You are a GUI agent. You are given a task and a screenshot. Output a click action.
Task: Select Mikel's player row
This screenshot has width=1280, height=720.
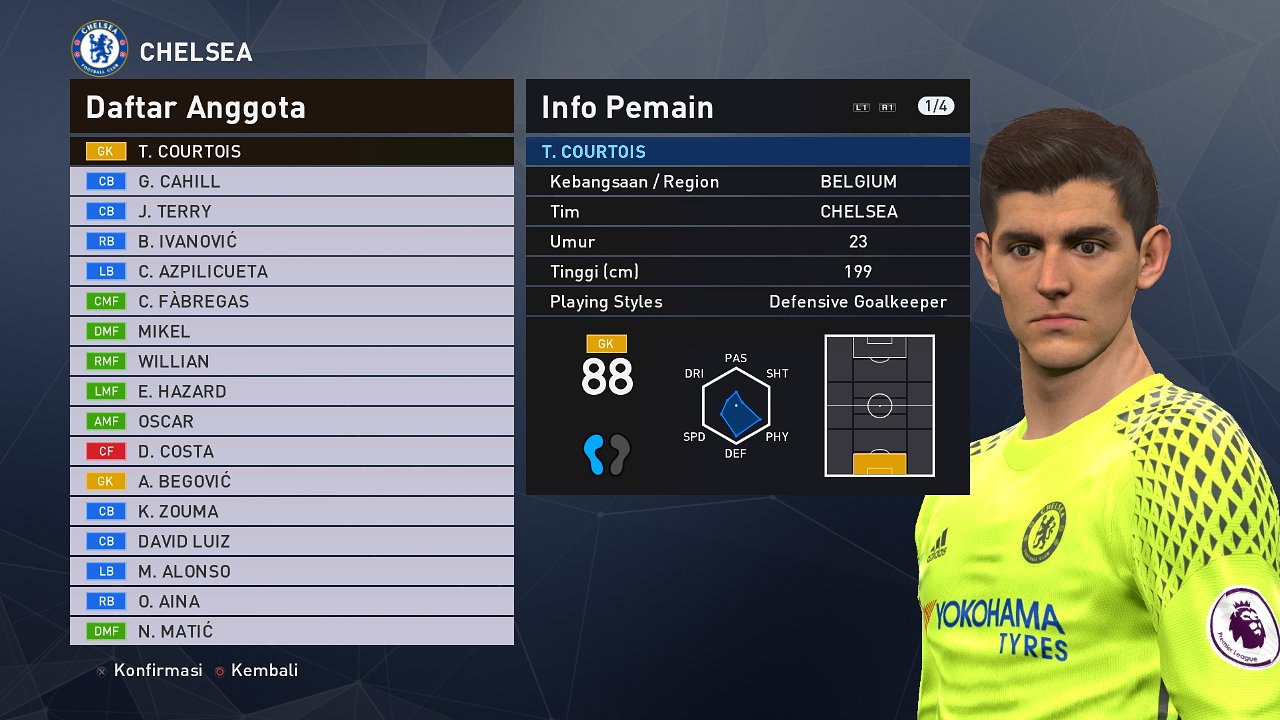(x=291, y=332)
